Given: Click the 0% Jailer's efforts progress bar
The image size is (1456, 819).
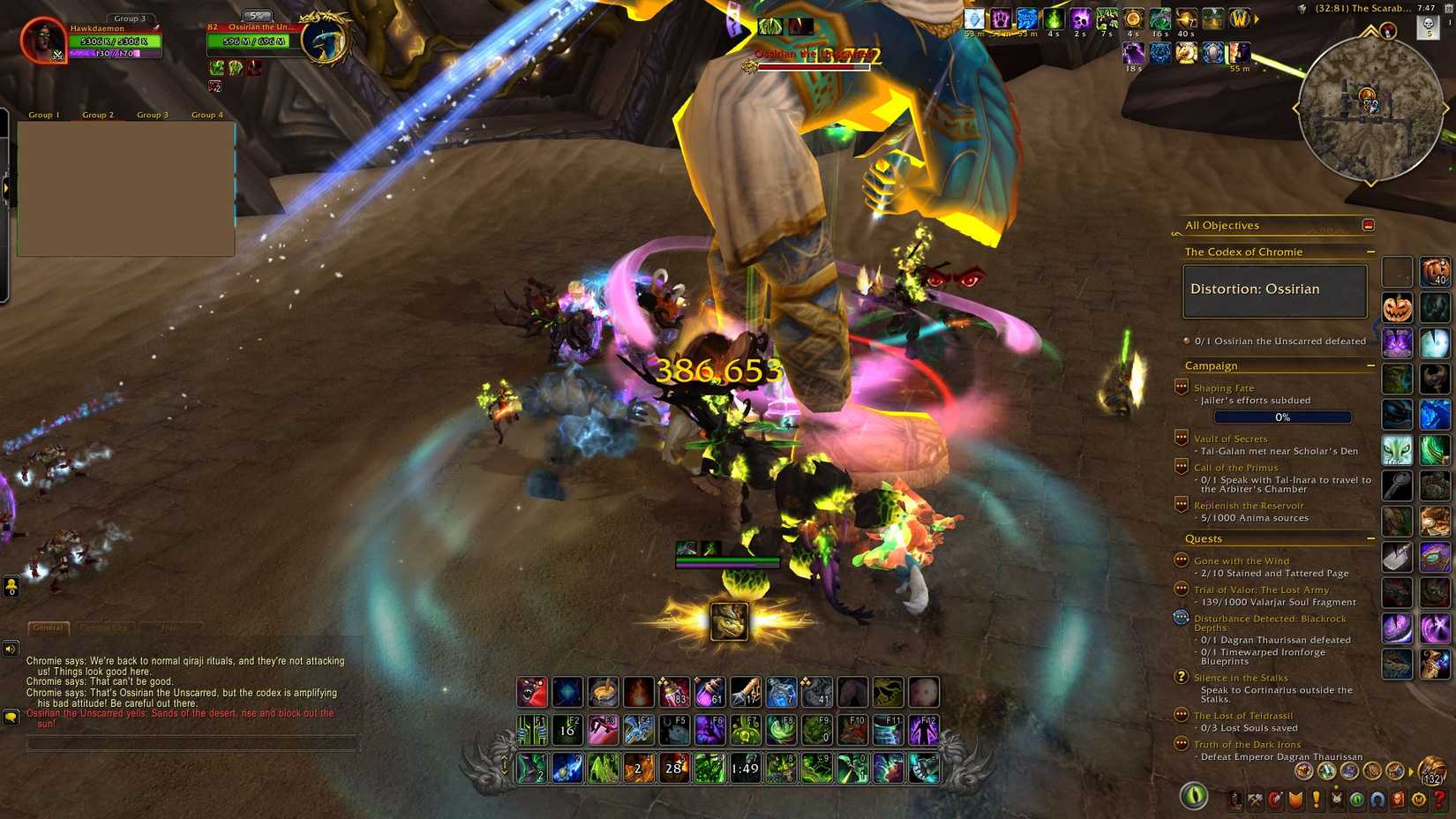Looking at the screenshot, I should (1283, 417).
